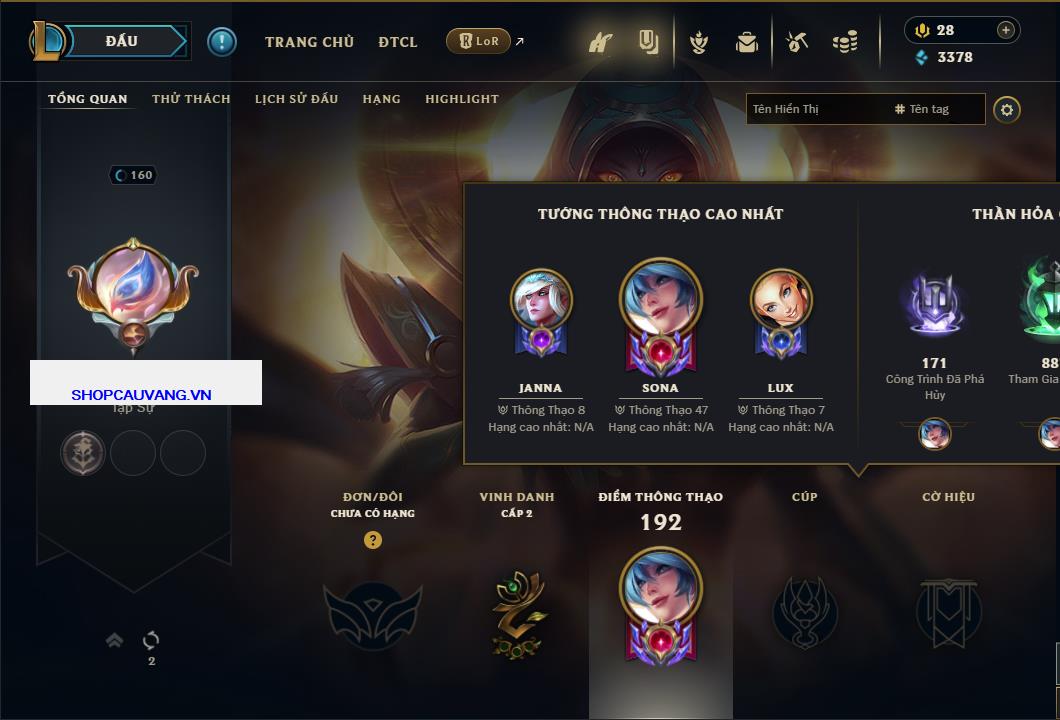1060x720 pixels.
Task: Open the VINH DANH honor emblem
Action: pos(517,613)
